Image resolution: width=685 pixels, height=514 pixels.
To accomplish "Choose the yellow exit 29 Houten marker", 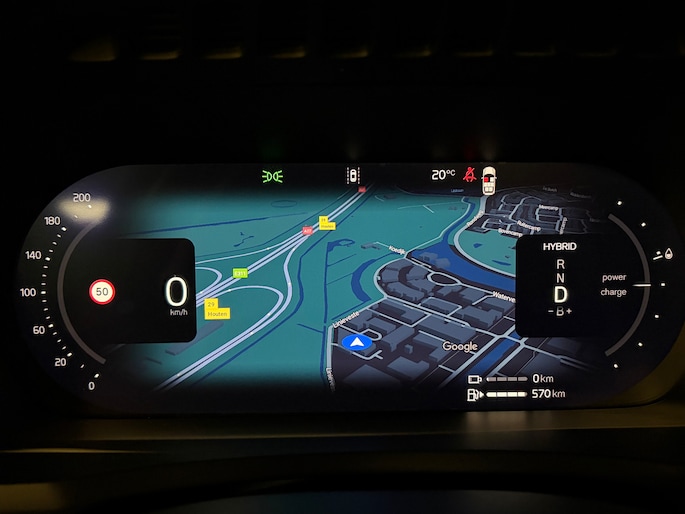I will click(216, 308).
